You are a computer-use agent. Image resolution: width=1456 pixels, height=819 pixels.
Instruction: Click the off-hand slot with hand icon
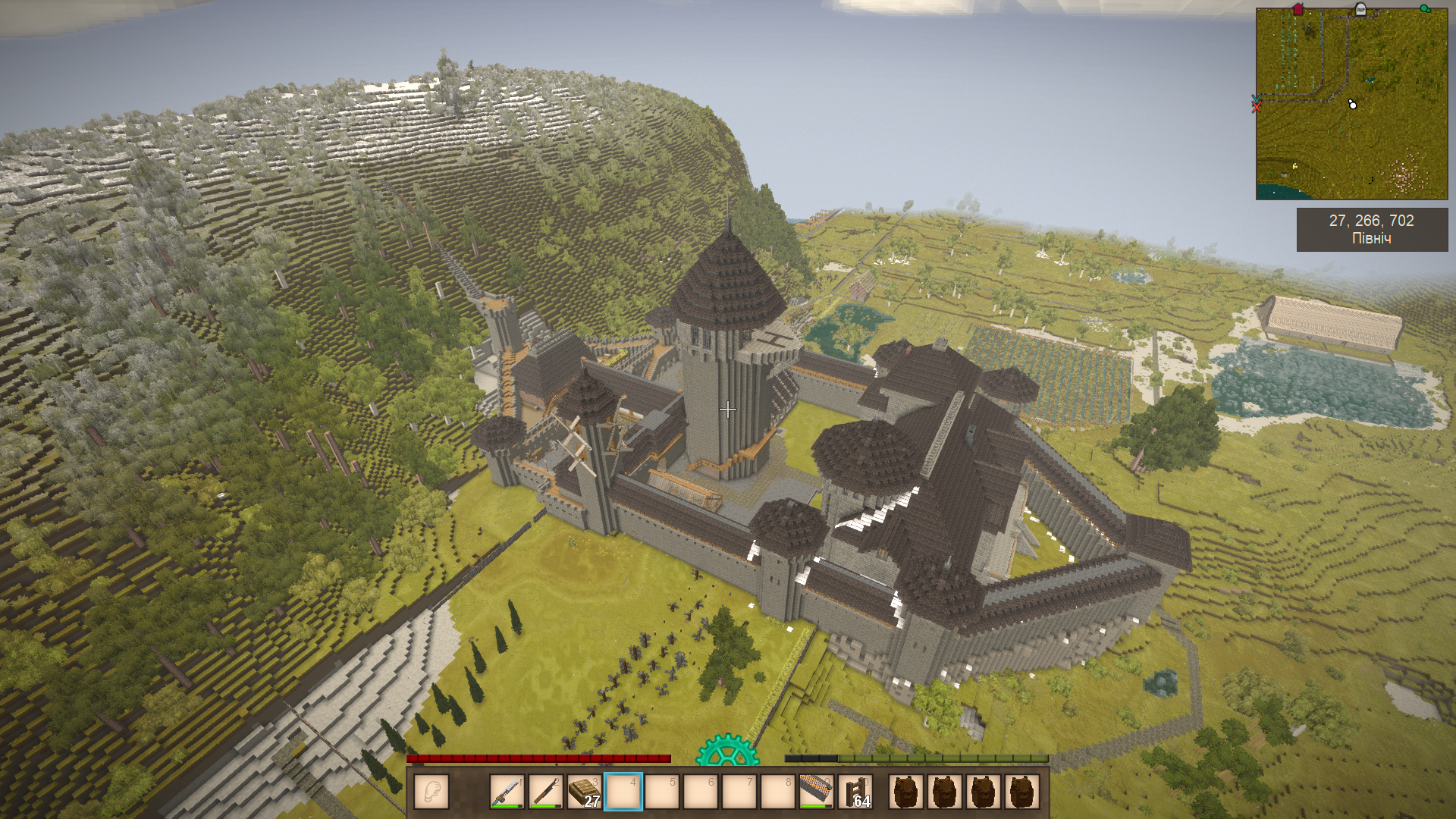click(431, 792)
